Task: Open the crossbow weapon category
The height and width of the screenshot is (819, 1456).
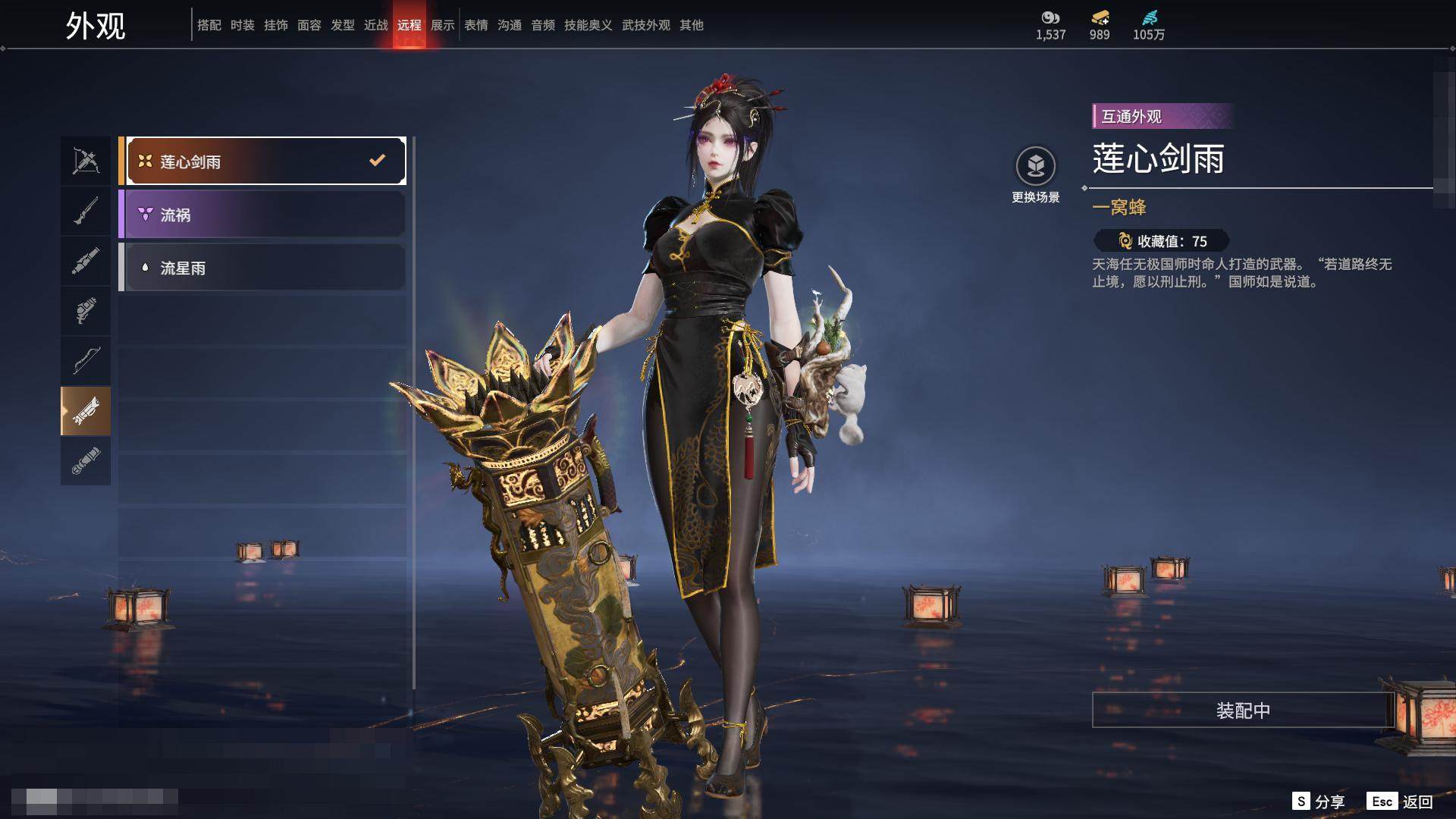Action: coord(86,161)
